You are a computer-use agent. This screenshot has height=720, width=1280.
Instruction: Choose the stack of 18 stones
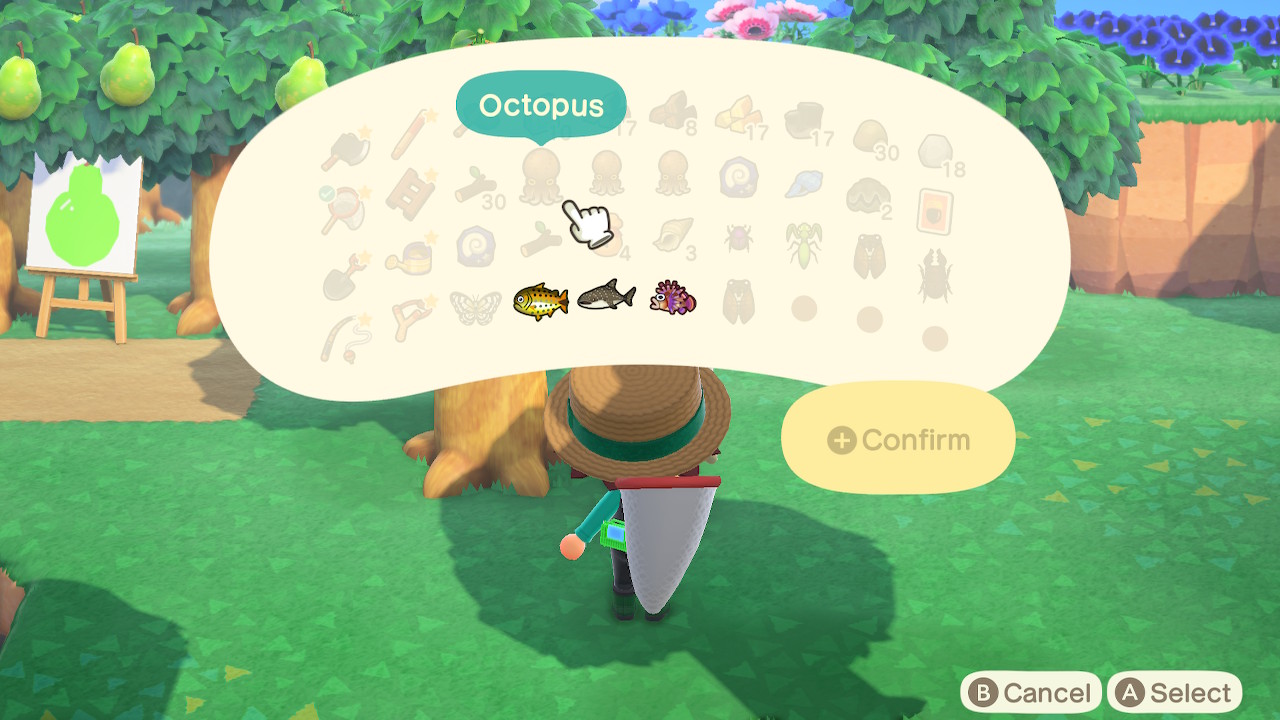(936, 153)
